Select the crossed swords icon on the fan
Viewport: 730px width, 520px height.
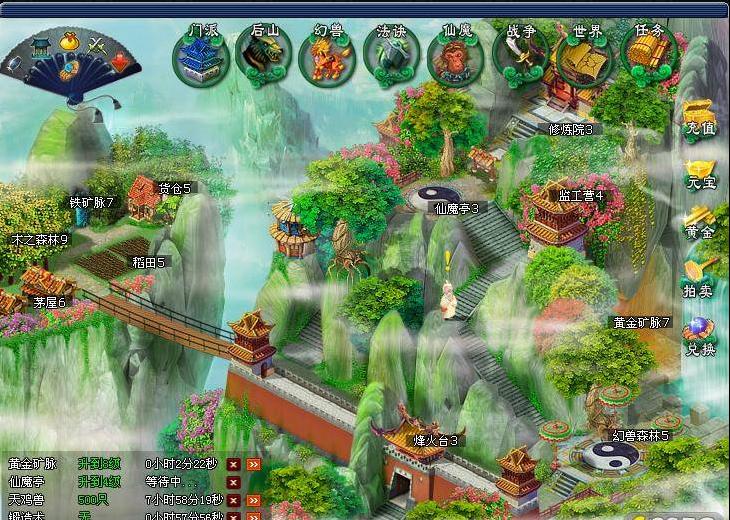coord(97,46)
